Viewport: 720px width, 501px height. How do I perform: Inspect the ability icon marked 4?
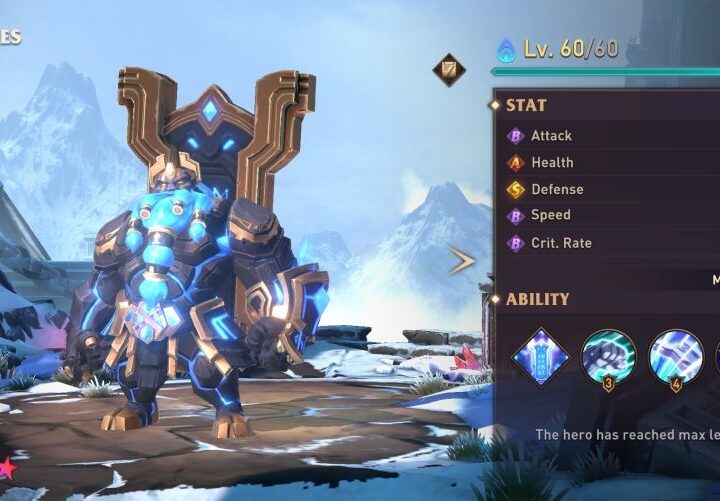coord(675,357)
